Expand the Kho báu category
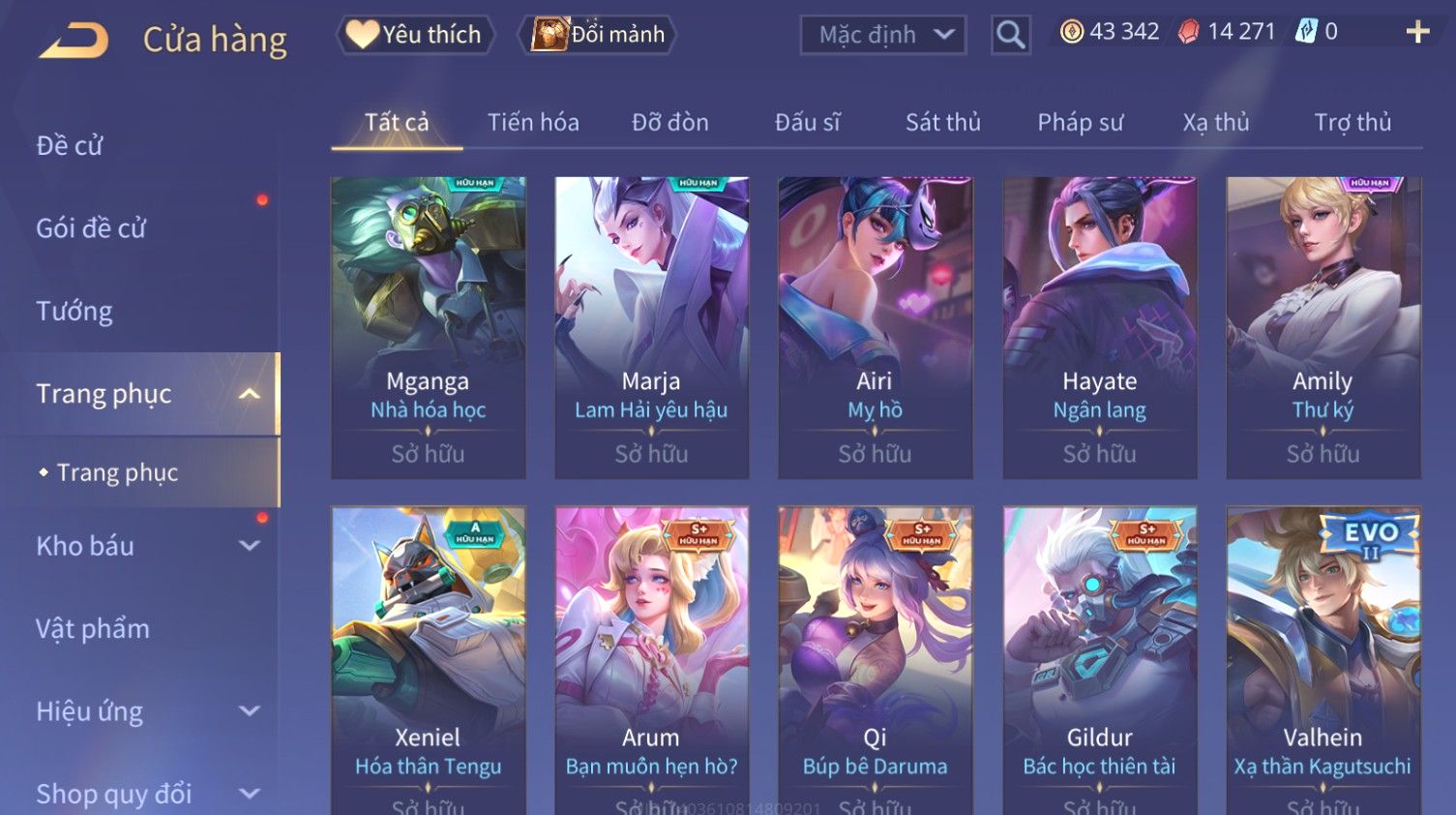1456x815 pixels. pyautogui.click(x=145, y=546)
